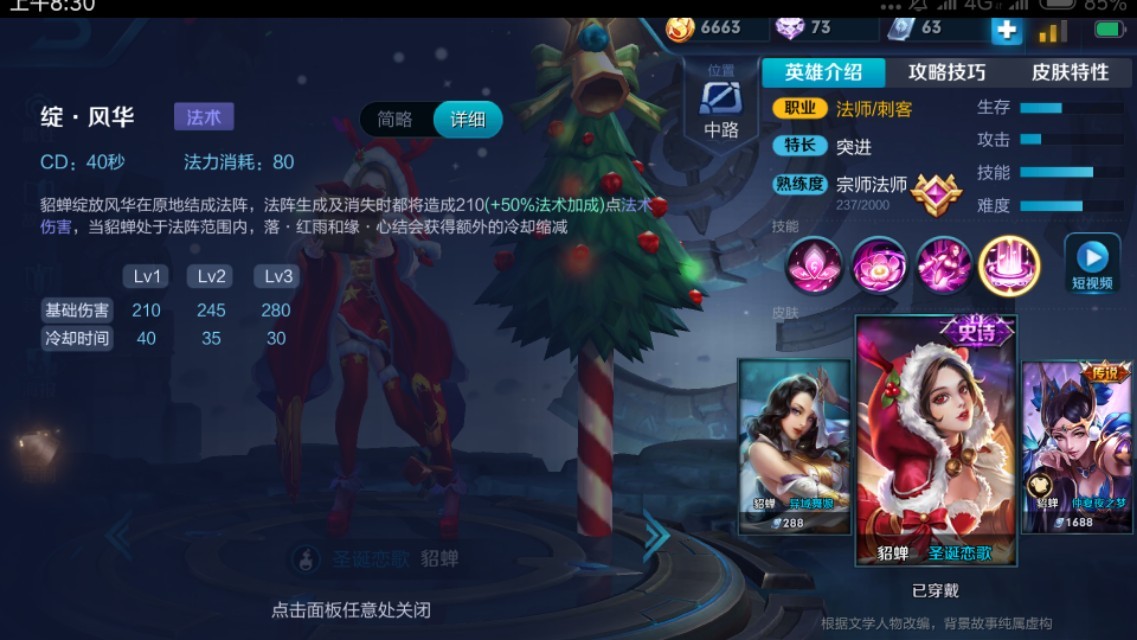Image resolution: width=1137 pixels, height=640 pixels.
Task: Go to previous hero with left arrow
Action: pos(119,537)
